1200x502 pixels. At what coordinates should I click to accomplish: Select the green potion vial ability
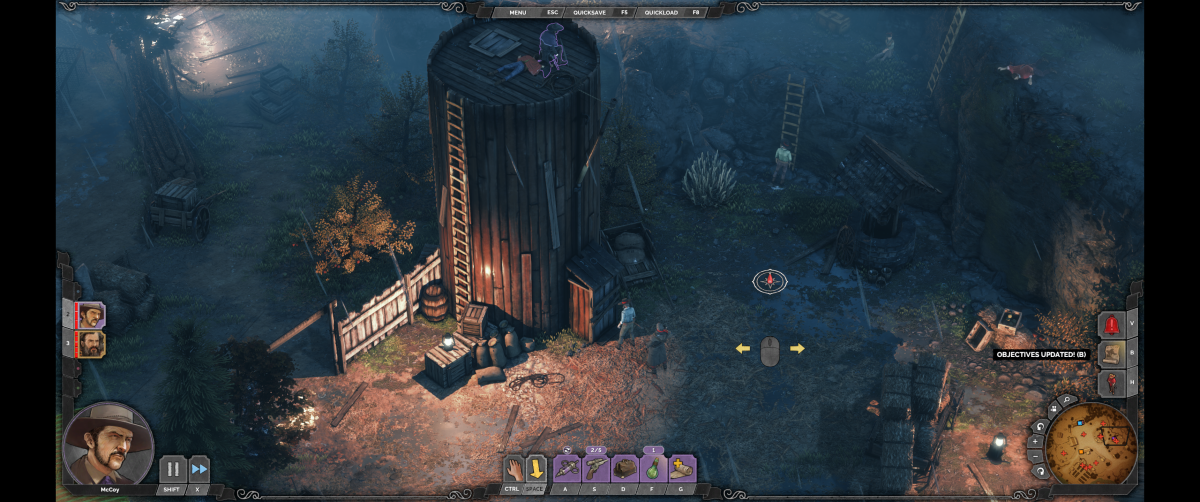(654, 468)
